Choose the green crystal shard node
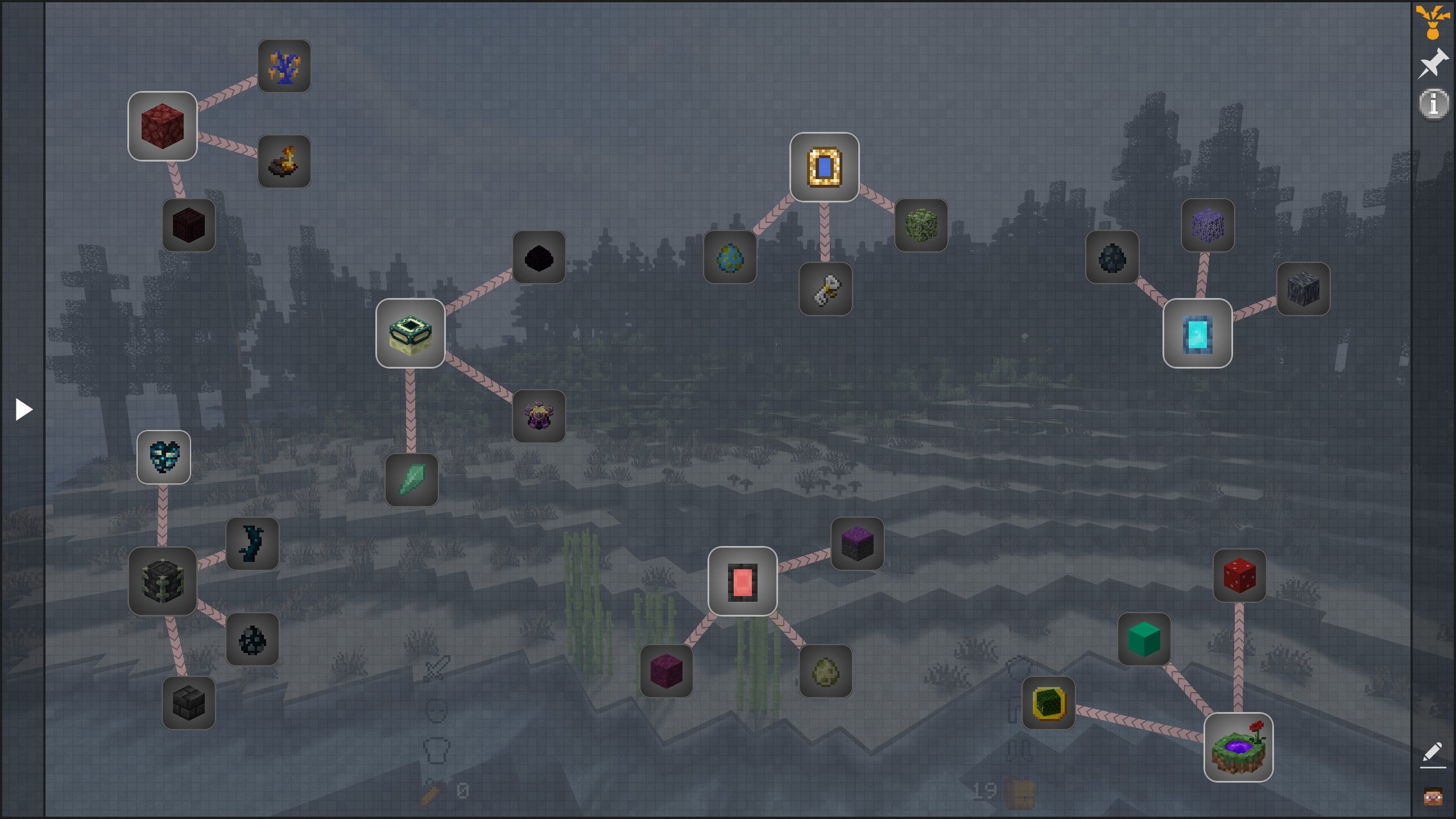The width and height of the screenshot is (1456, 819). (411, 480)
